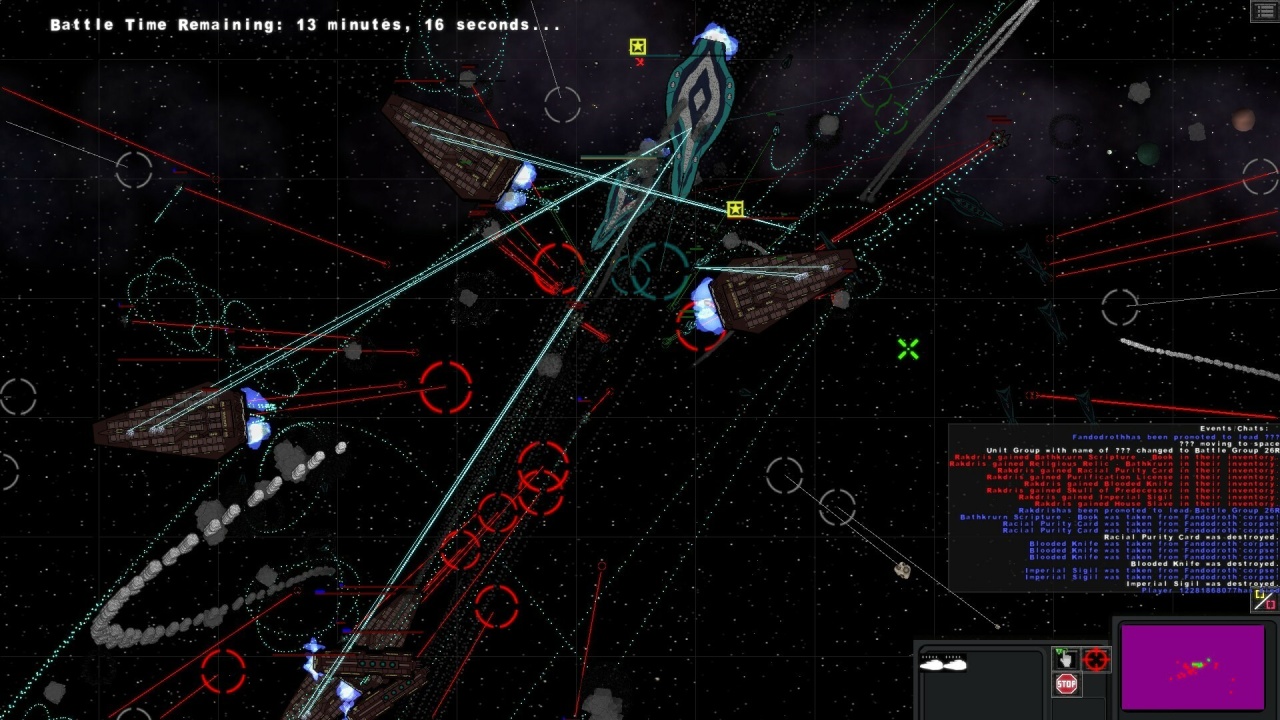The width and height of the screenshot is (1280, 720).
Task: Toggle the yellow and red squares icon
Action: click(1265, 600)
